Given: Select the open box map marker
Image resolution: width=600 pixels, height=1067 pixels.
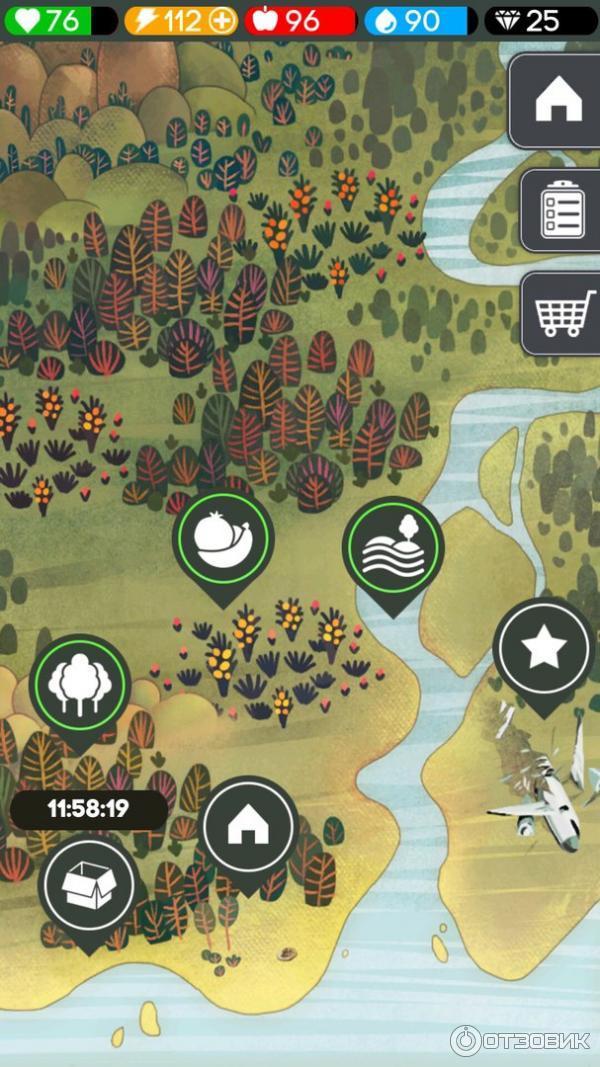Looking at the screenshot, I should point(87,885).
